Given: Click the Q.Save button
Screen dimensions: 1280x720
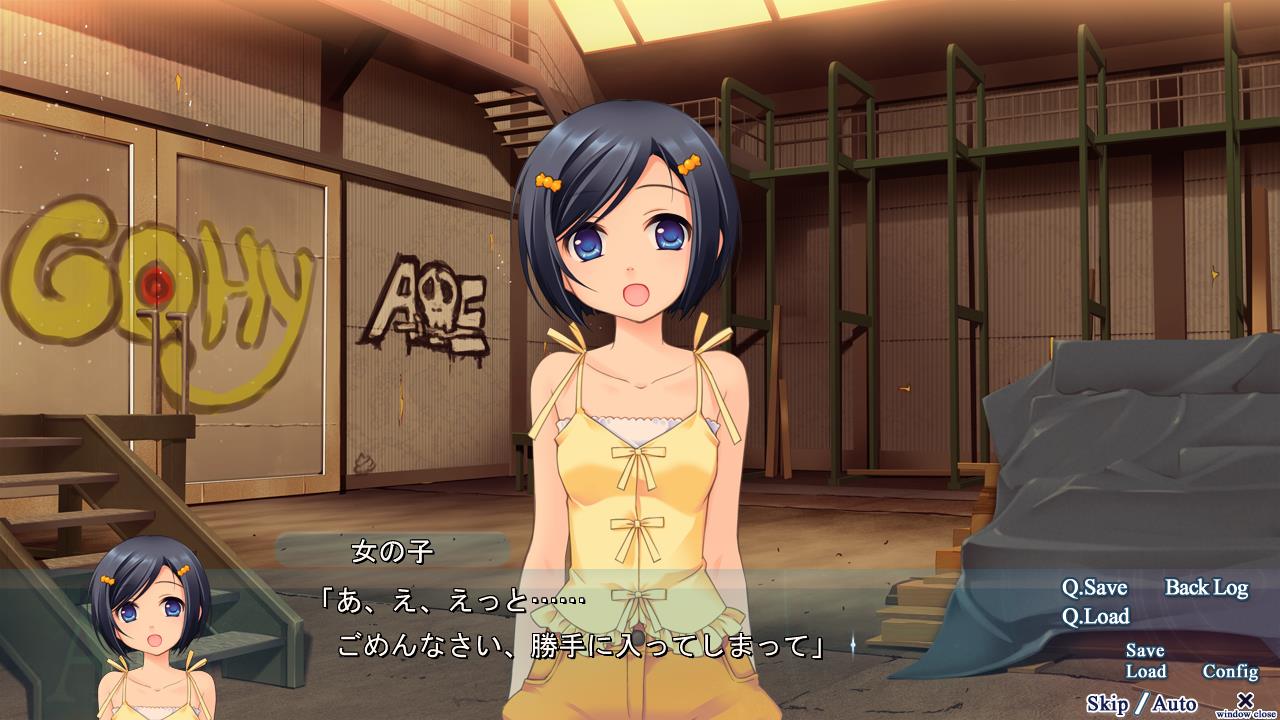Looking at the screenshot, I should pyautogui.click(x=1094, y=588).
